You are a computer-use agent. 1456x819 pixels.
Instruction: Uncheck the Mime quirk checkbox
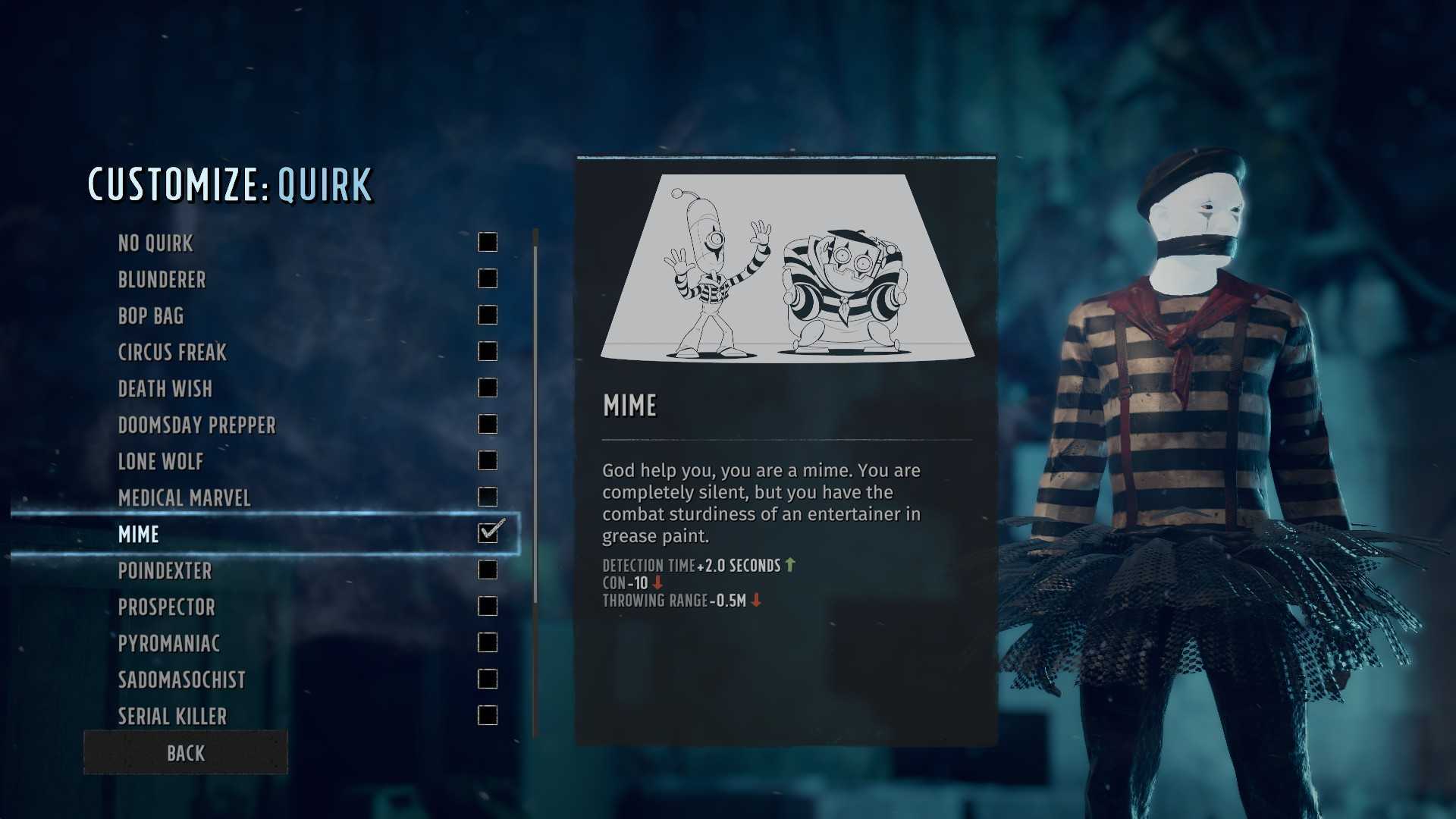(488, 532)
